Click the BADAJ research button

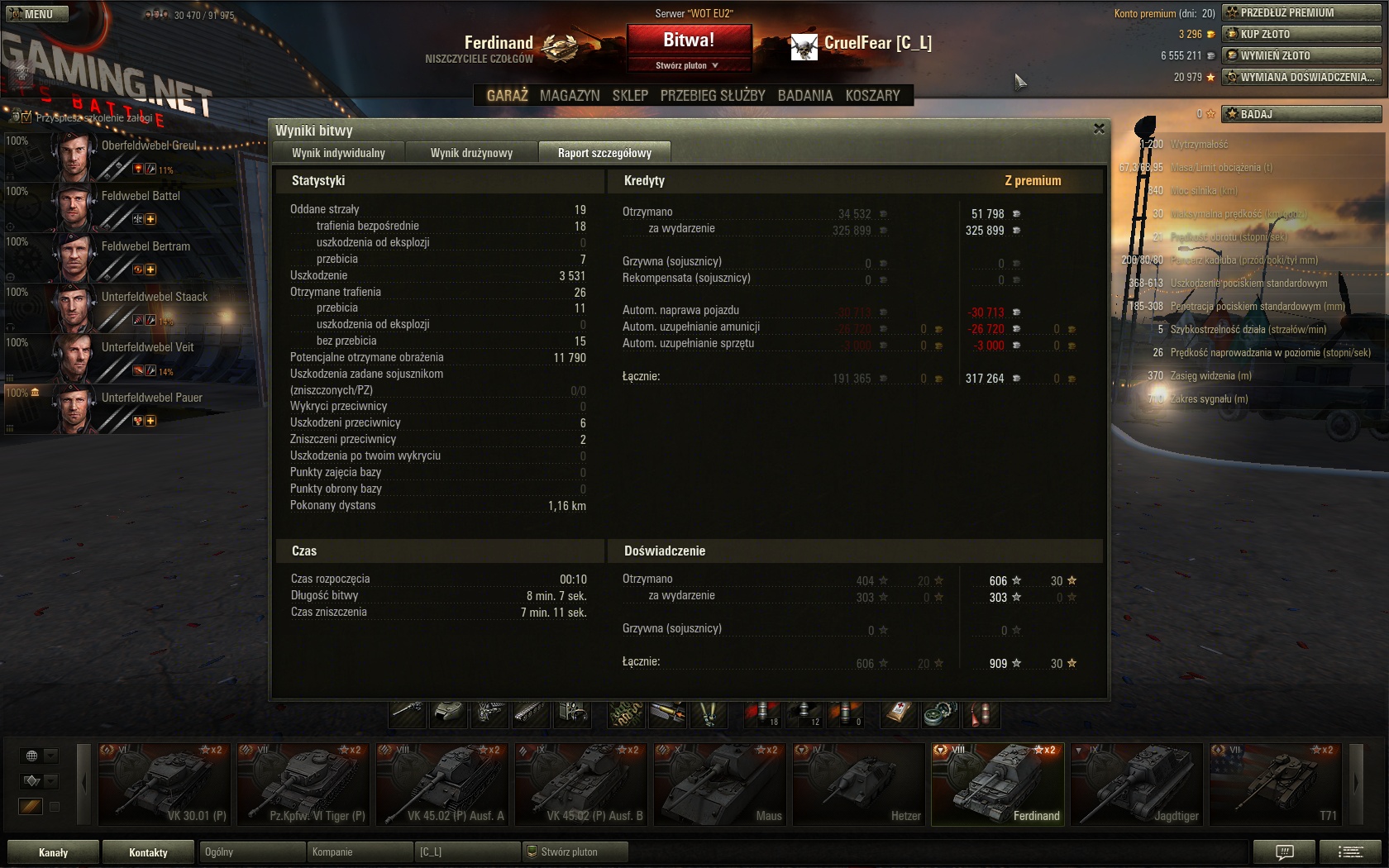click(1301, 114)
